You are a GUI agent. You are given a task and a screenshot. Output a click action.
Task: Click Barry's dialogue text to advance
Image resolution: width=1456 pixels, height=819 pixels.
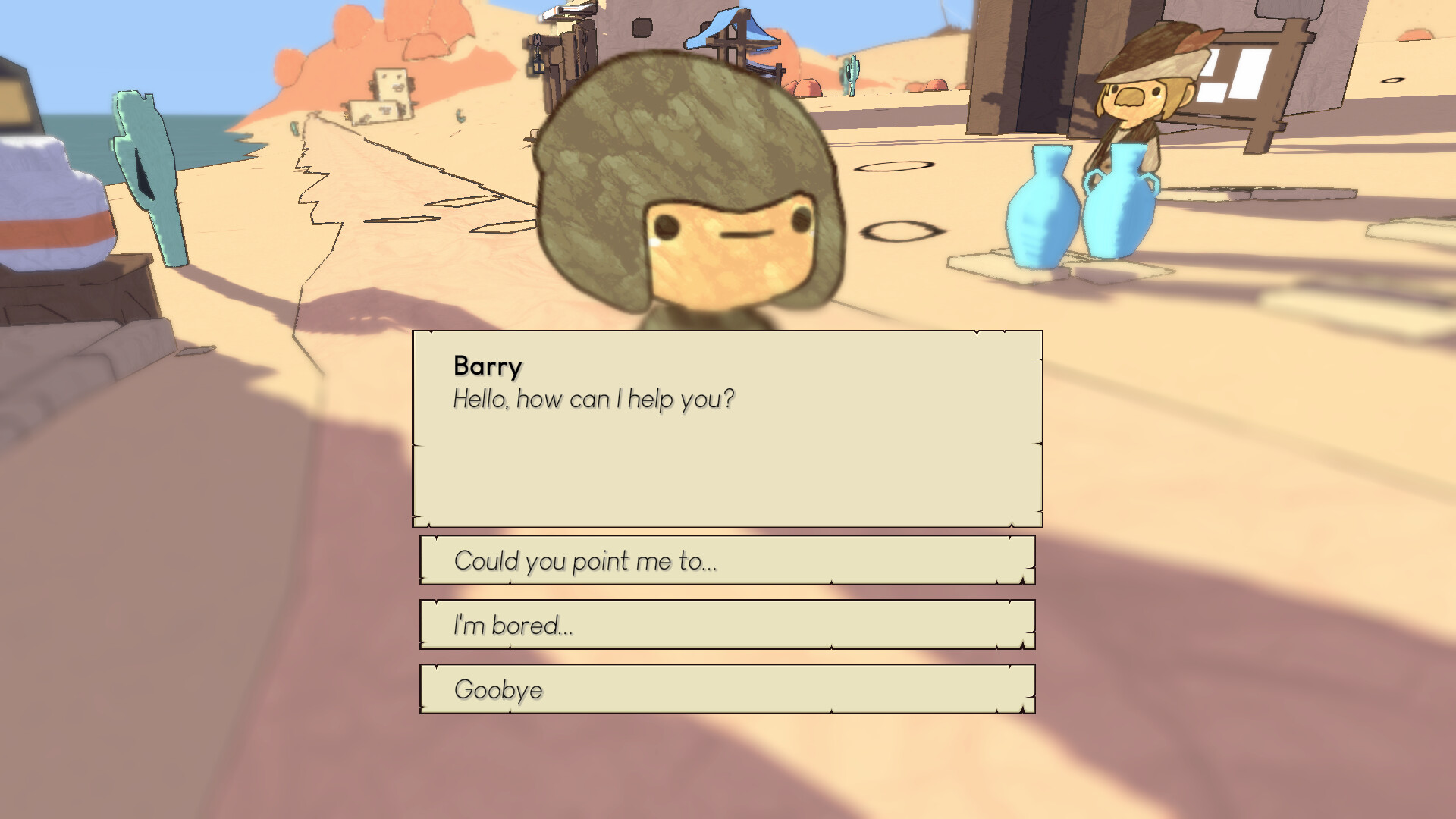point(594,397)
